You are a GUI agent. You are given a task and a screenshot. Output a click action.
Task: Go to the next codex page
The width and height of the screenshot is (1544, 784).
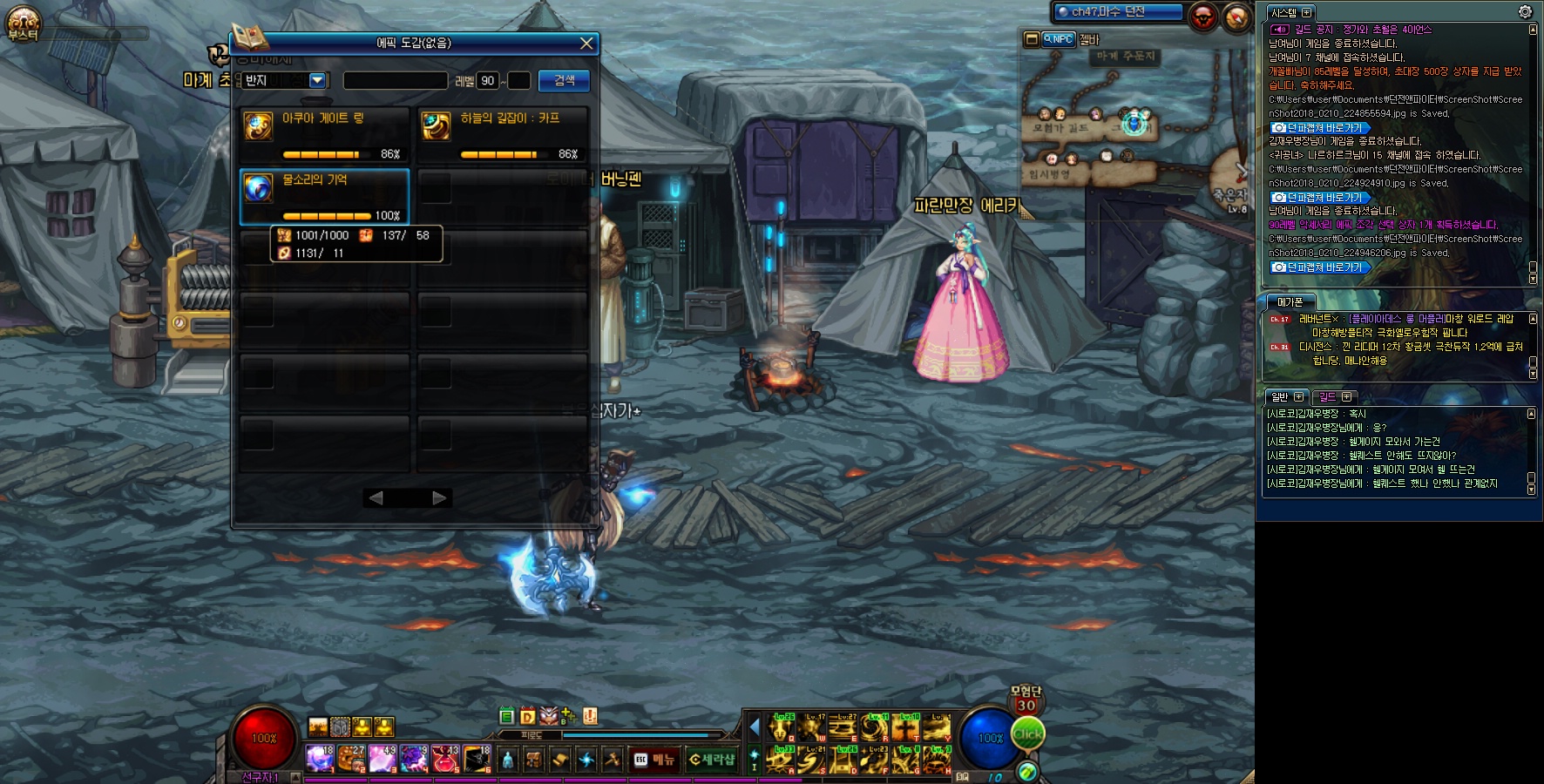click(439, 498)
